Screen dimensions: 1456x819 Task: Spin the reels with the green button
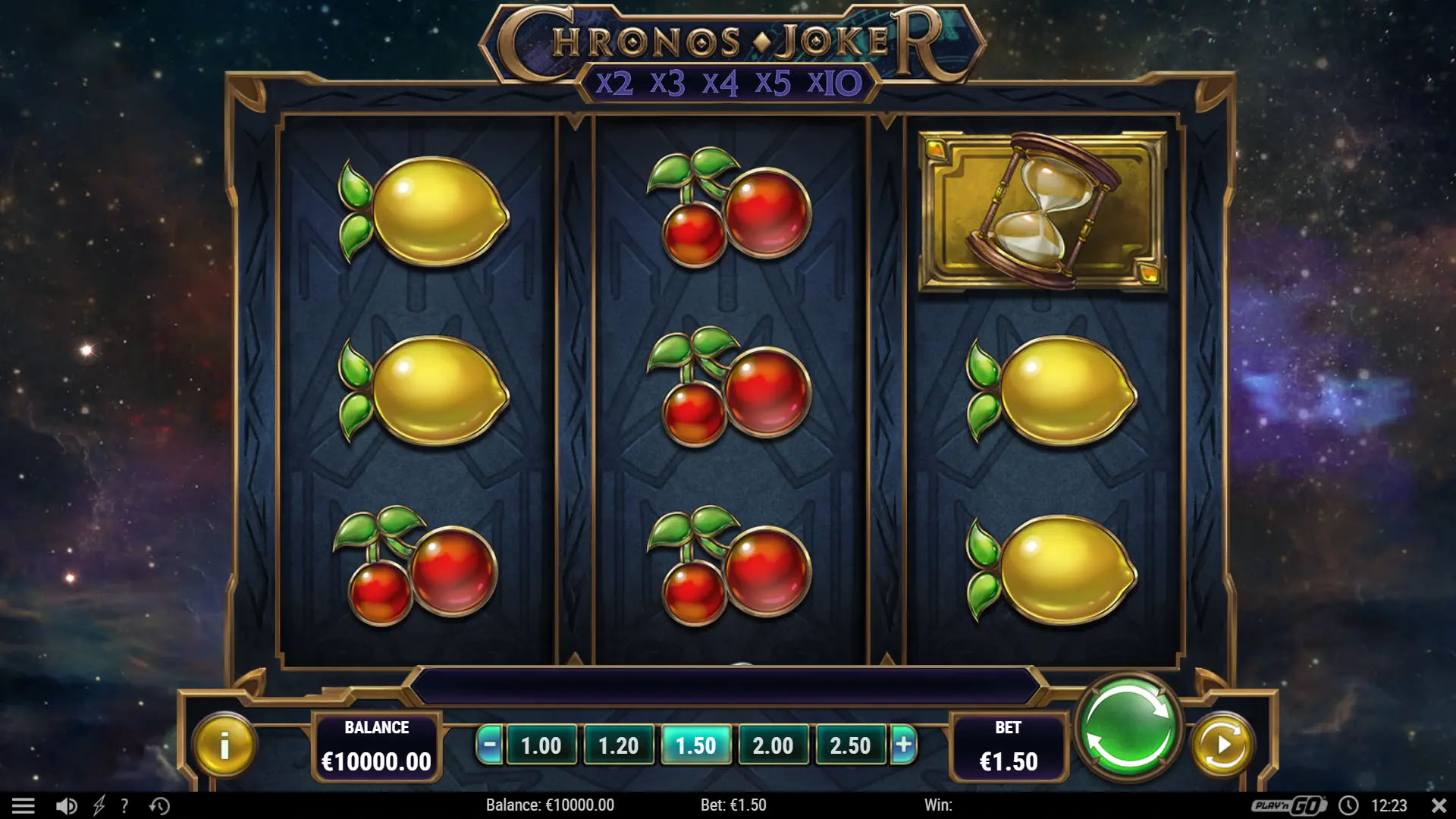click(1128, 726)
